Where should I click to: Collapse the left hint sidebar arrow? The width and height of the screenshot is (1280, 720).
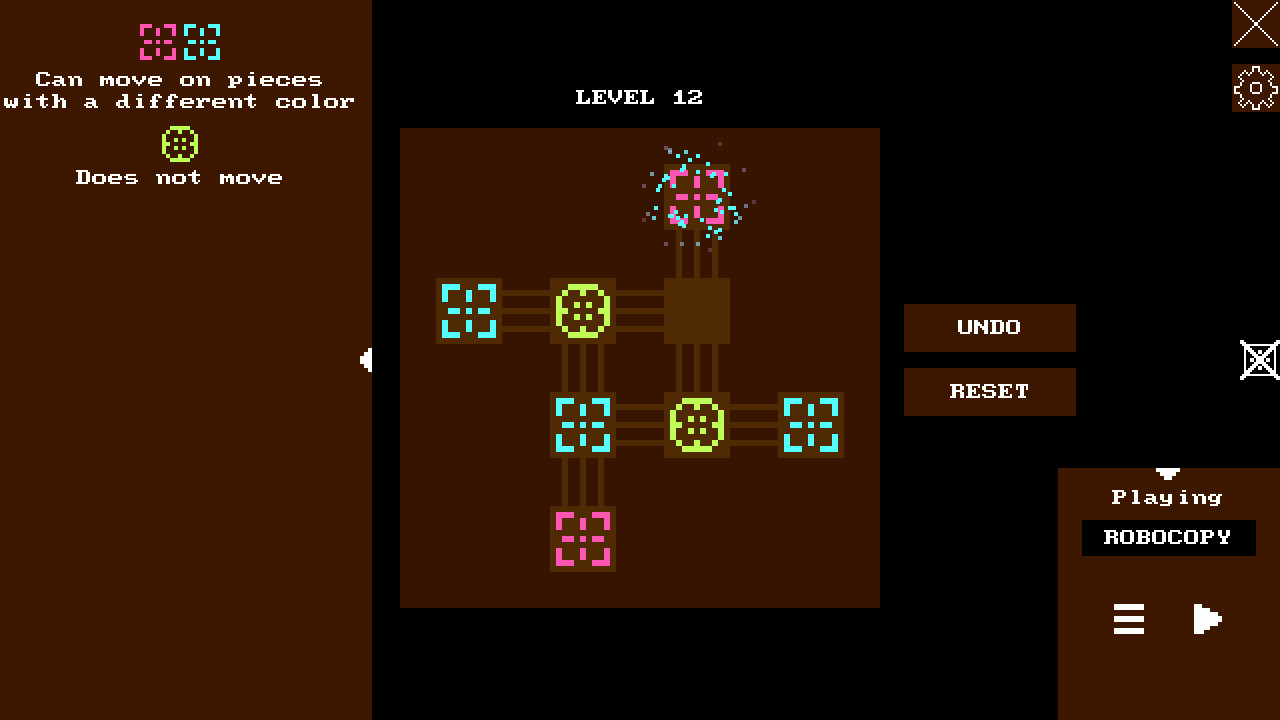tap(364, 360)
